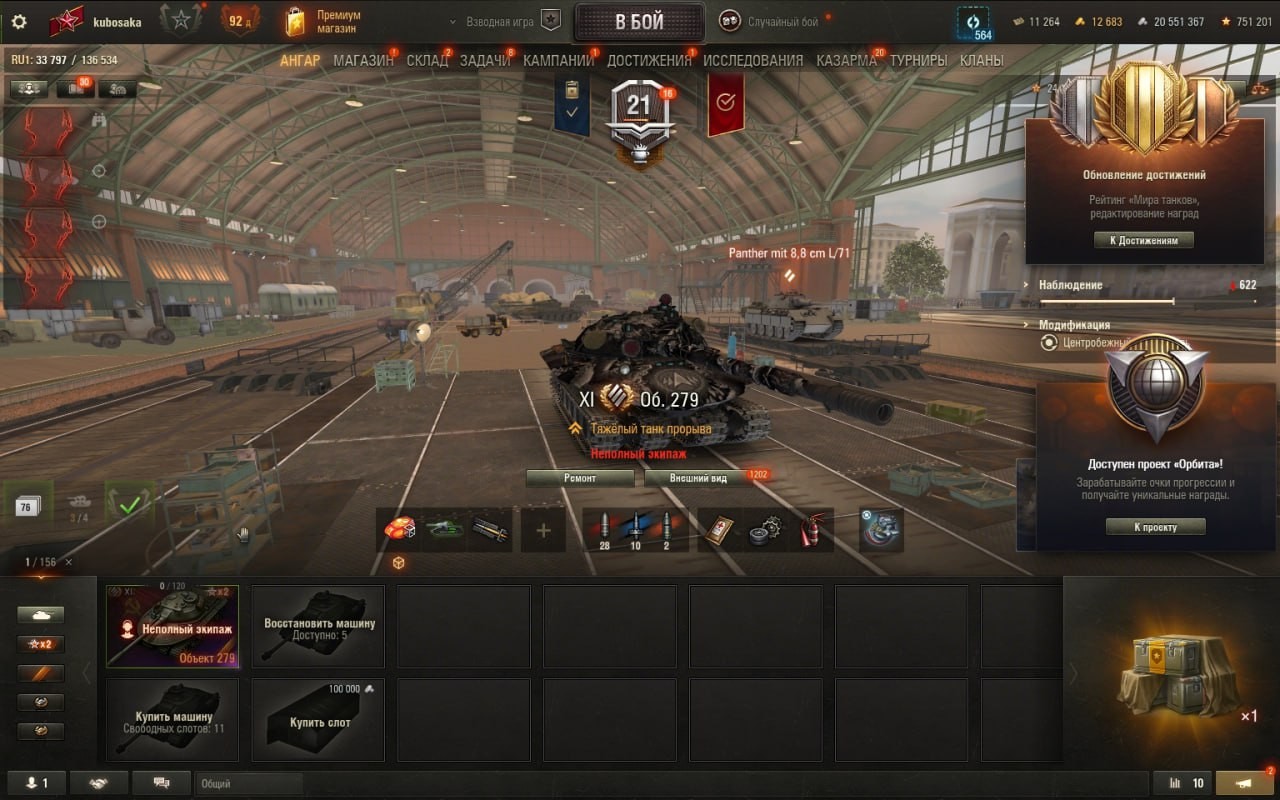Switch to the МАГАЗИН tab

363,60
